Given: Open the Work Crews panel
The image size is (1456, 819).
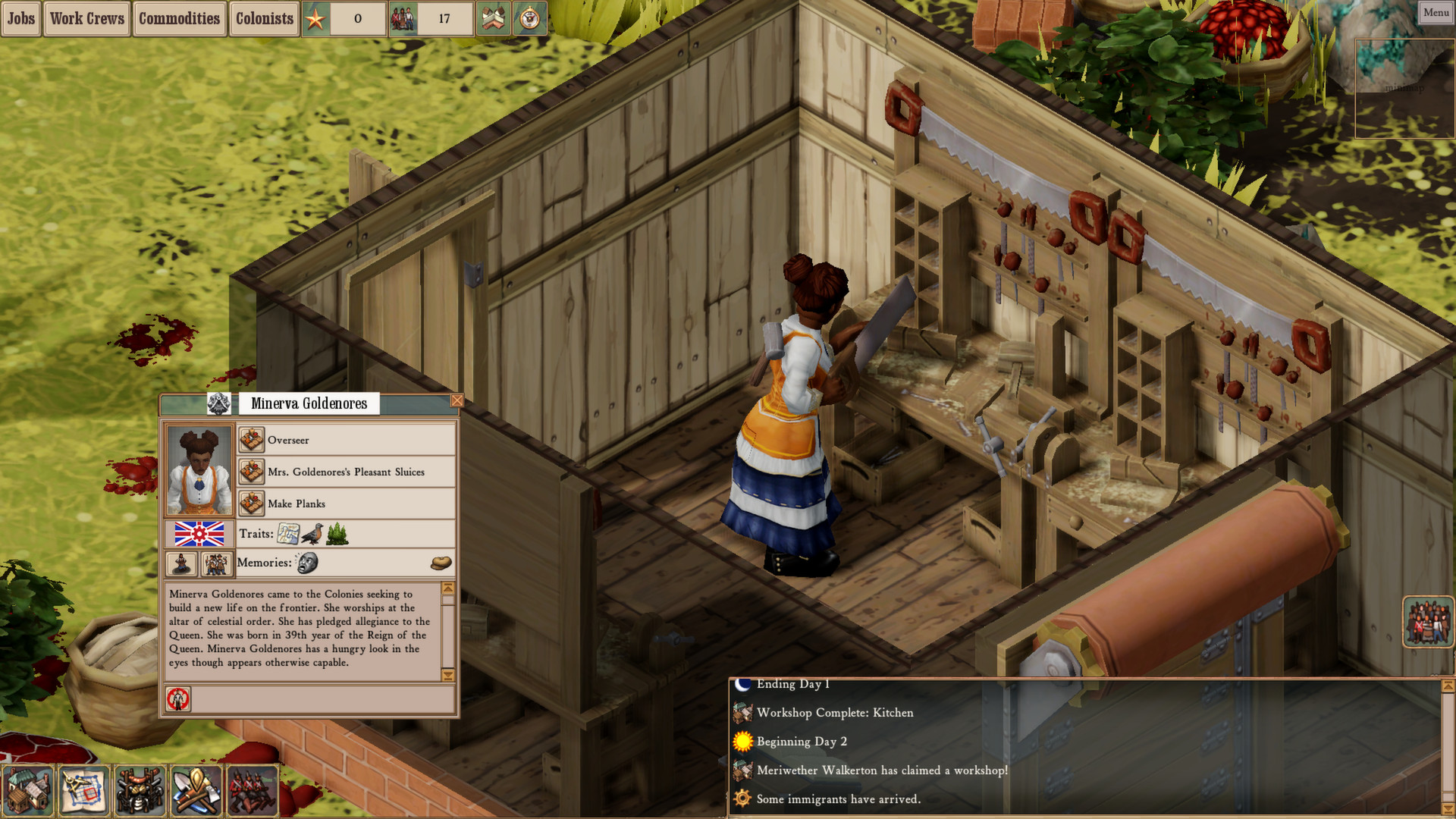Looking at the screenshot, I should 86,18.
